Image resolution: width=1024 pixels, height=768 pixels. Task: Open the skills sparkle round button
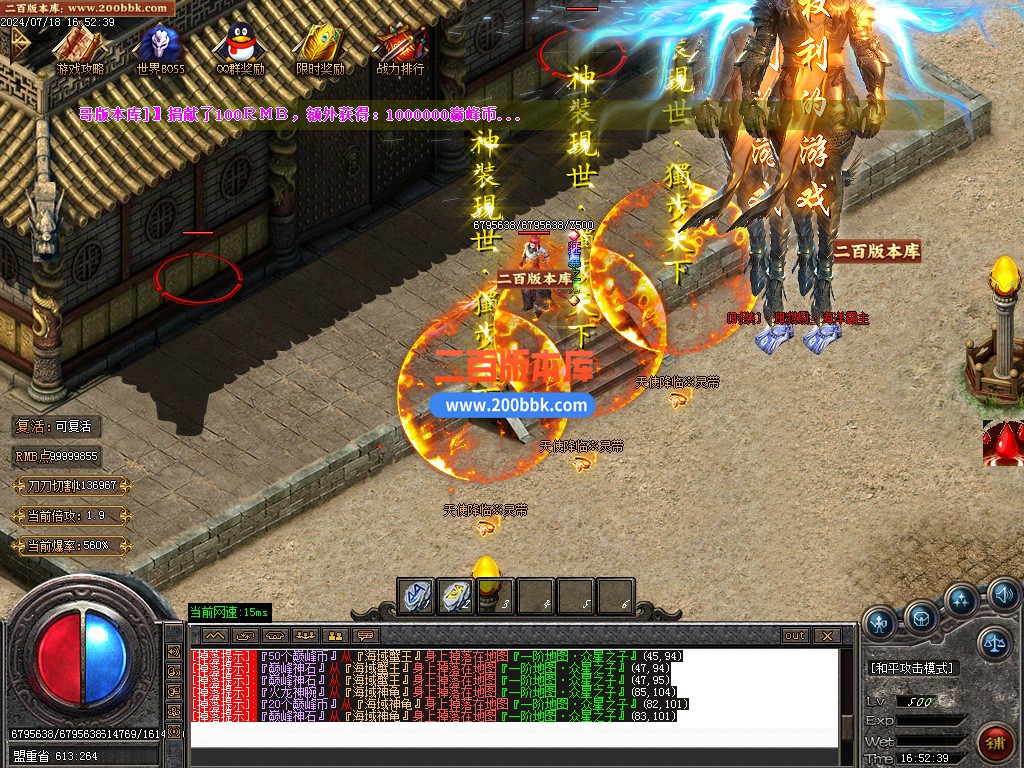962,601
